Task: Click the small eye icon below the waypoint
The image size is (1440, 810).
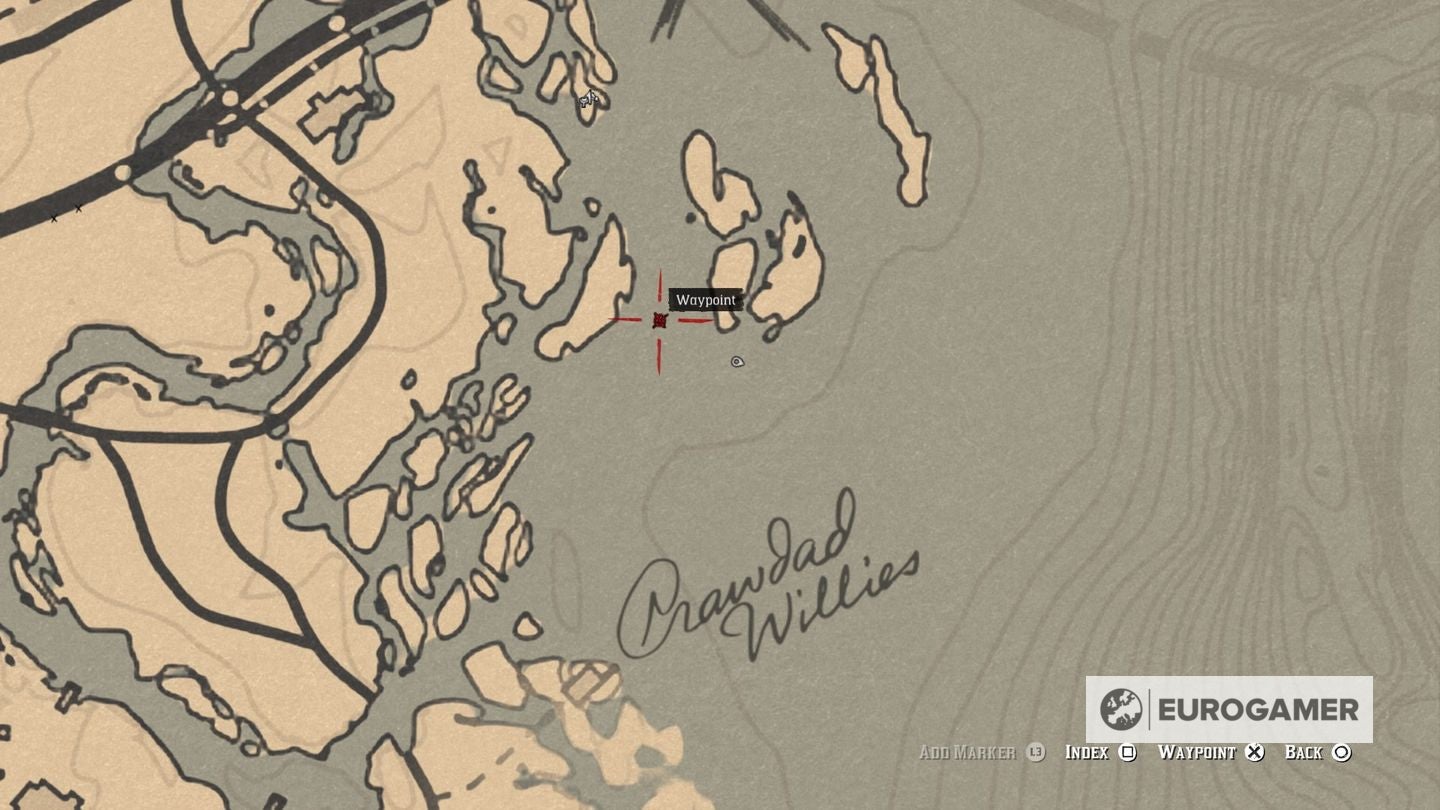Action: point(737,362)
